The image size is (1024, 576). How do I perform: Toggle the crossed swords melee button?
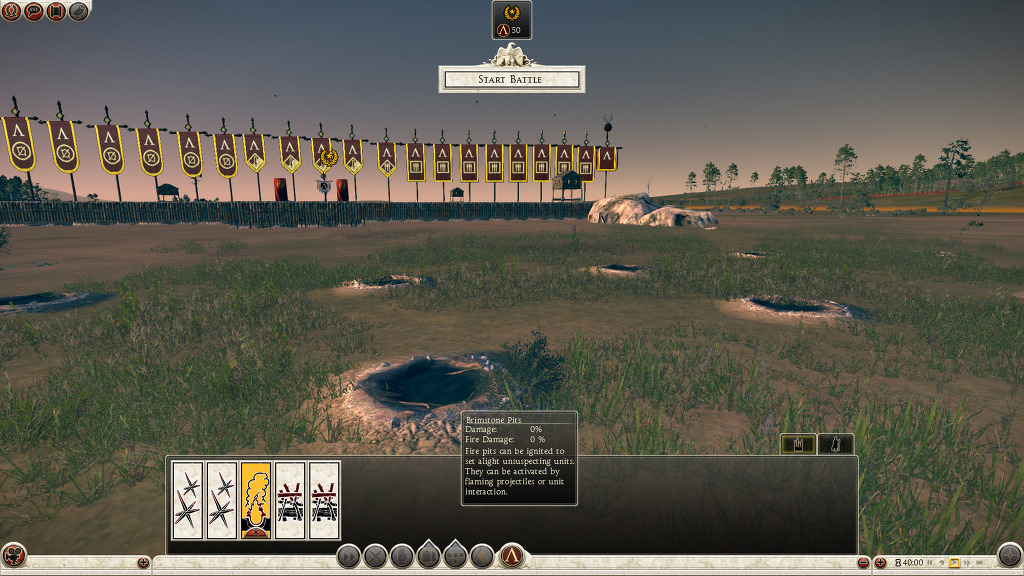tap(375, 556)
